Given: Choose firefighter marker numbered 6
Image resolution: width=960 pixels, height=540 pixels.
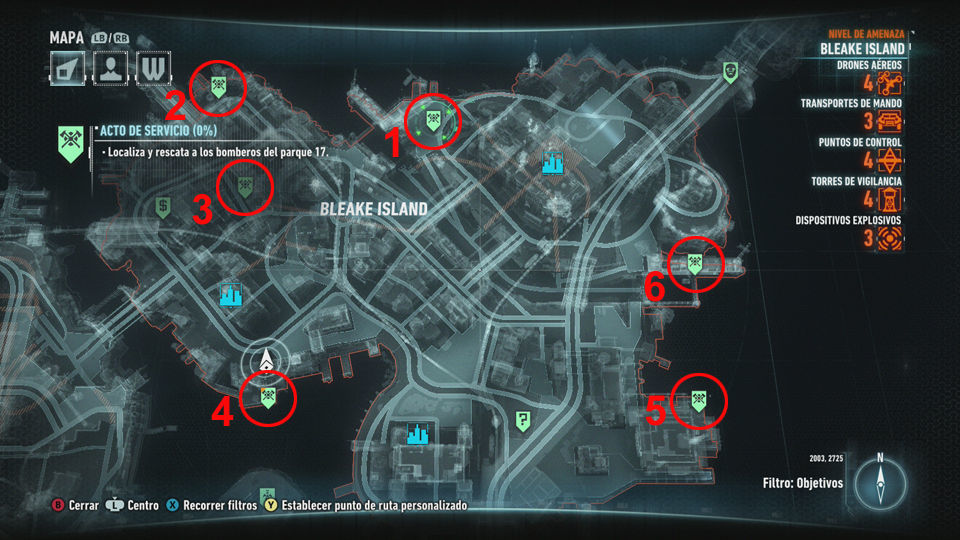Looking at the screenshot, I should point(693,264).
